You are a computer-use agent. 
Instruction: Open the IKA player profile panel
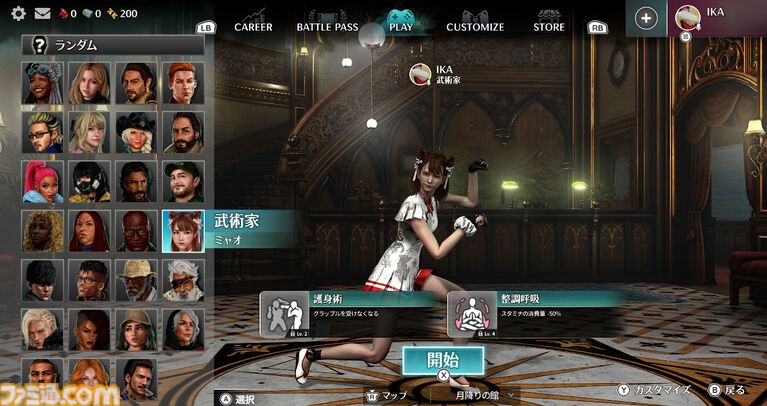tap(717, 18)
